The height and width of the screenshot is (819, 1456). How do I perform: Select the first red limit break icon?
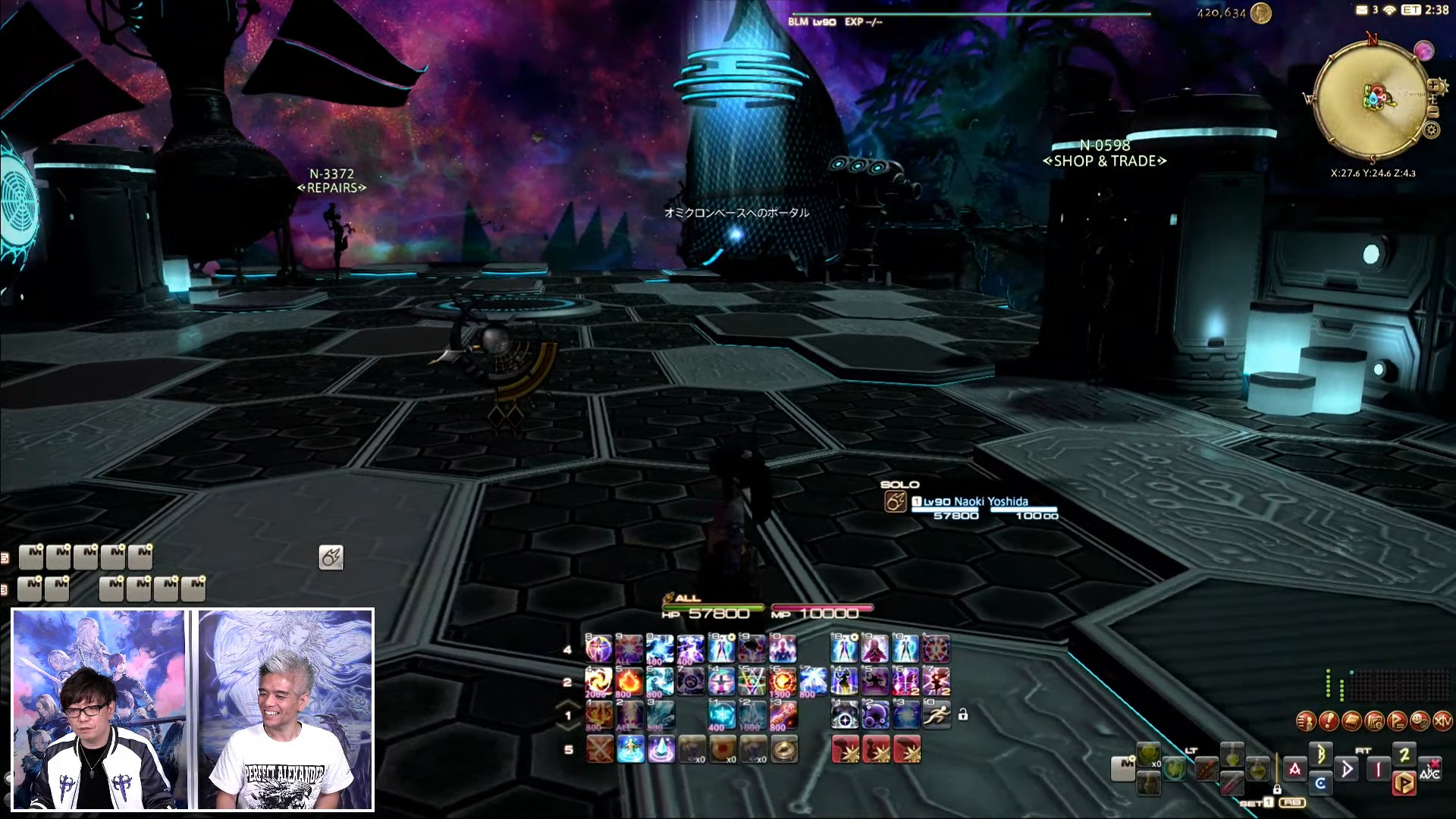tap(846, 749)
